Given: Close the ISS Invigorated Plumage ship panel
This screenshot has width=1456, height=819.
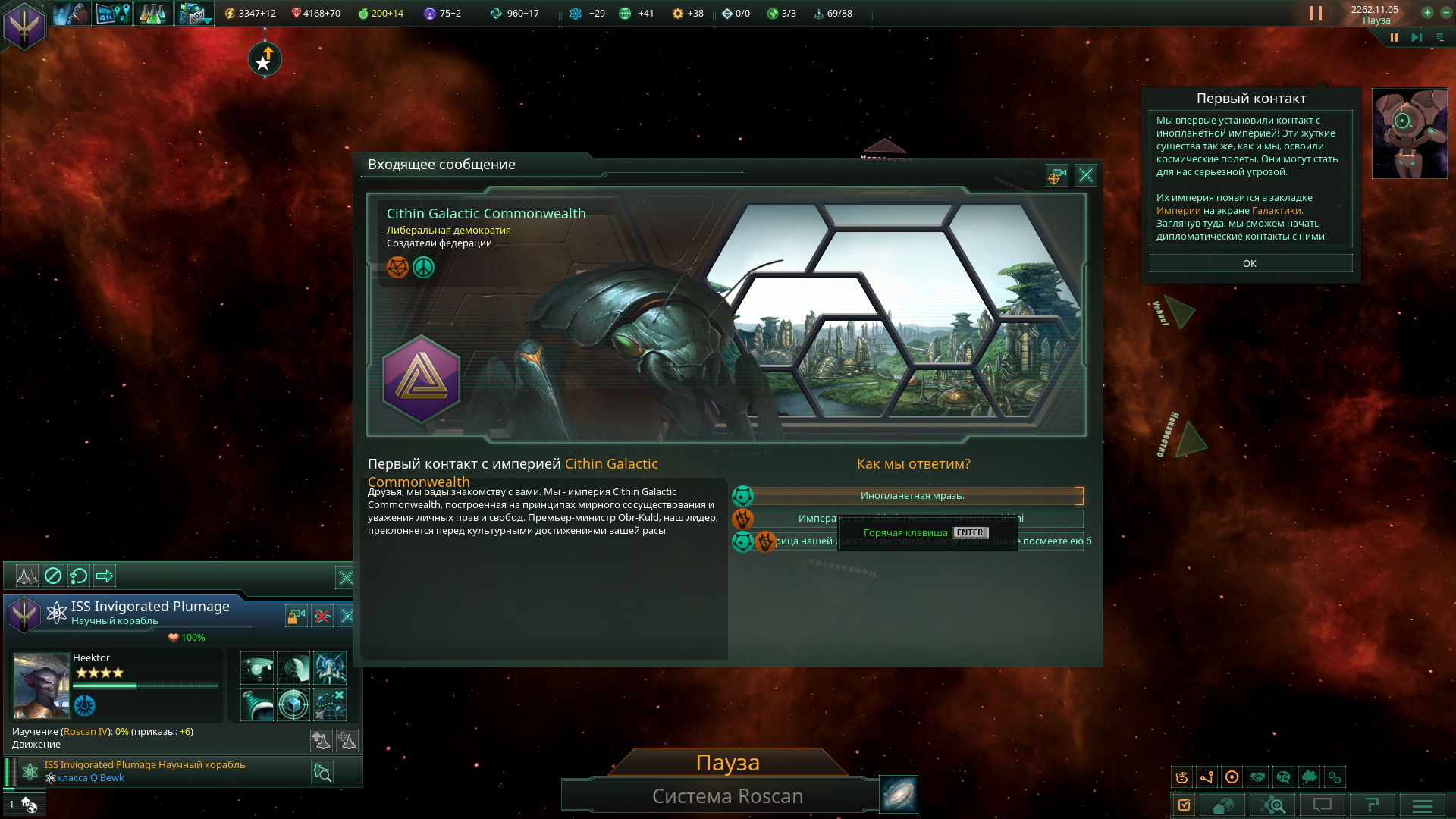Looking at the screenshot, I should pyautogui.click(x=347, y=616).
